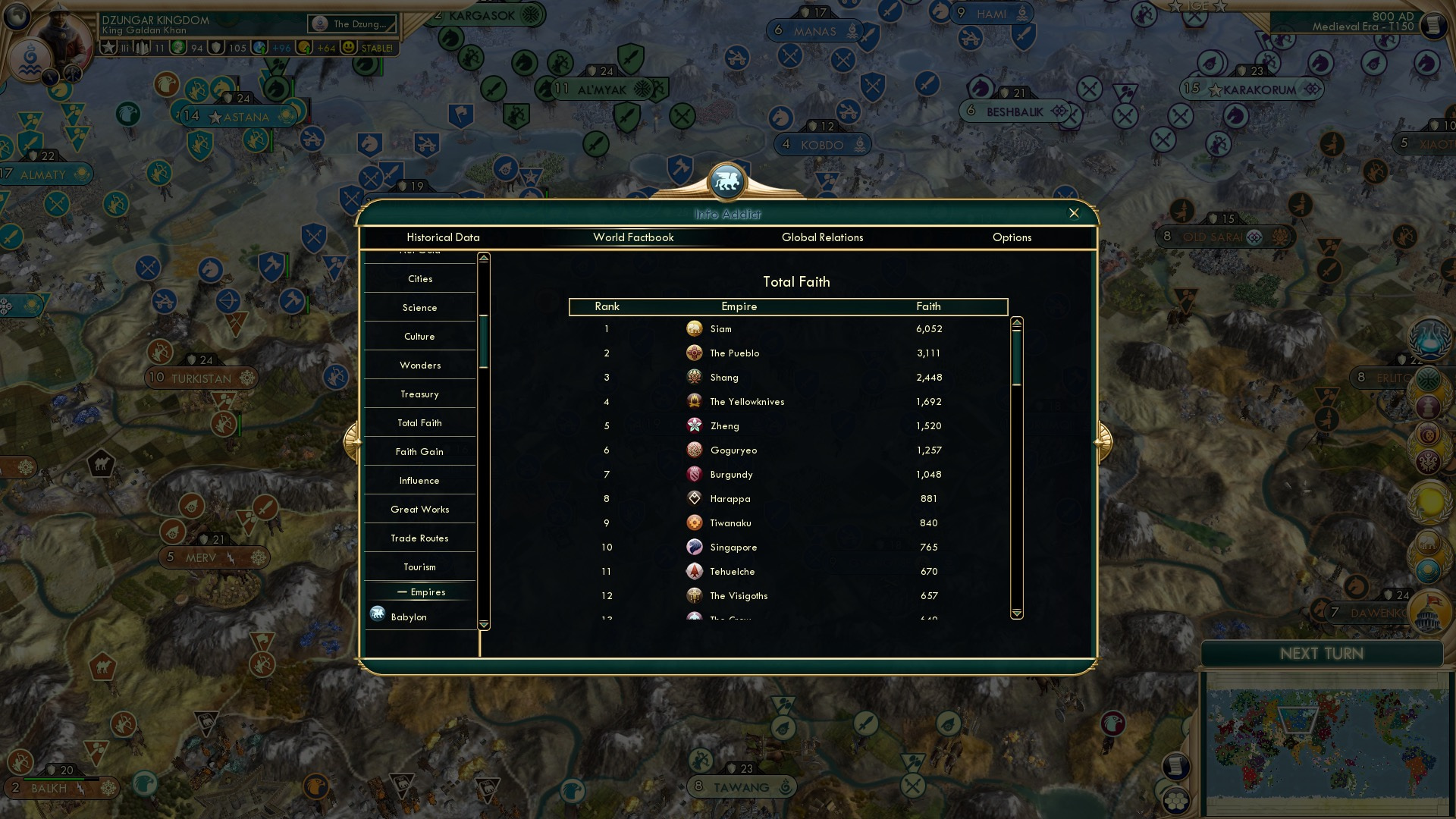Select the Babylon icon under Empires
The height and width of the screenshot is (819, 1456).
[377, 614]
